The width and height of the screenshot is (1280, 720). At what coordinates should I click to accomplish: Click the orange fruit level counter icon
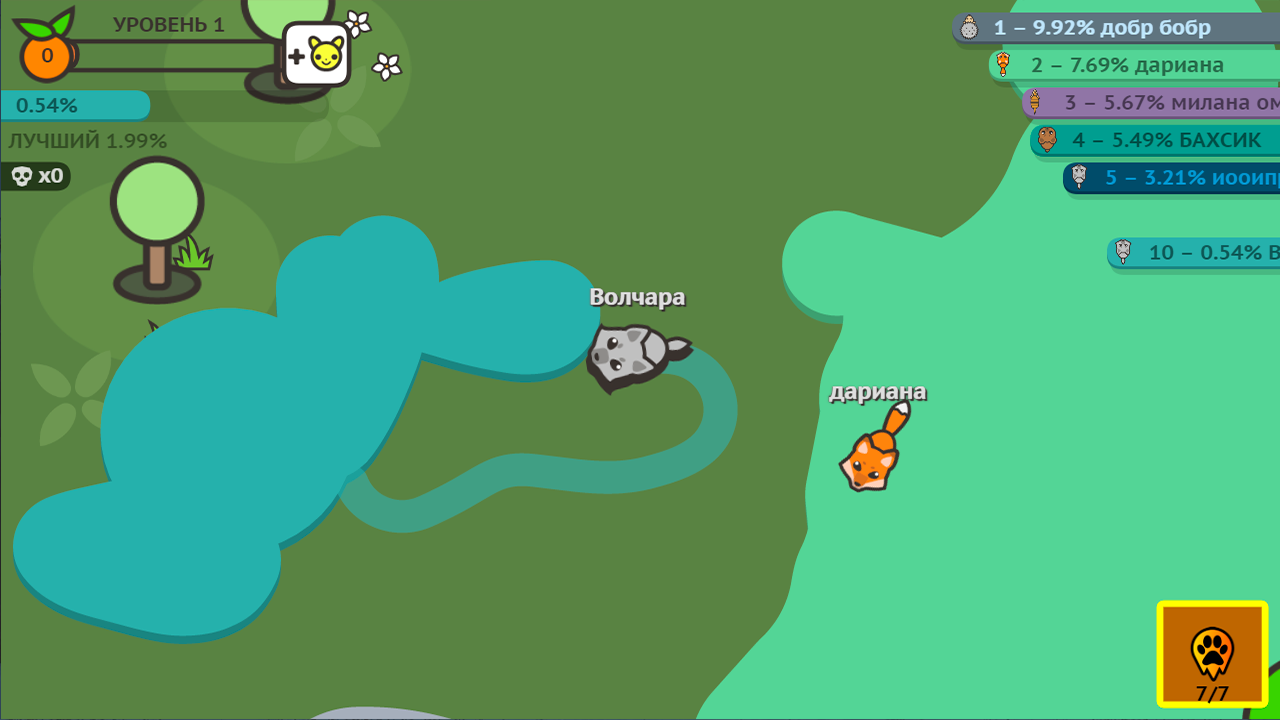pos(44,58)
